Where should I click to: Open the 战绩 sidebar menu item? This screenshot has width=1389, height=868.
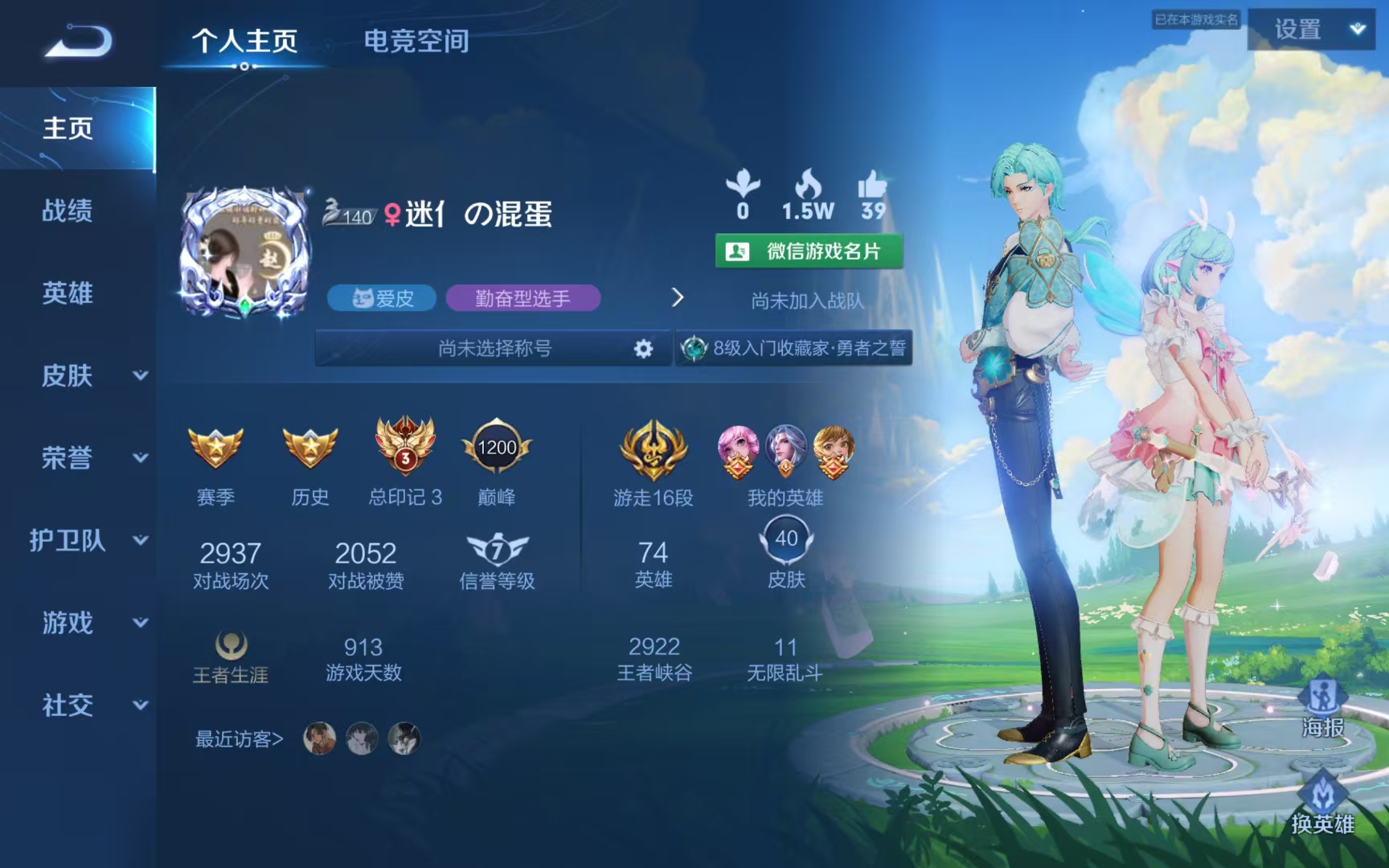tap(68, 211)
